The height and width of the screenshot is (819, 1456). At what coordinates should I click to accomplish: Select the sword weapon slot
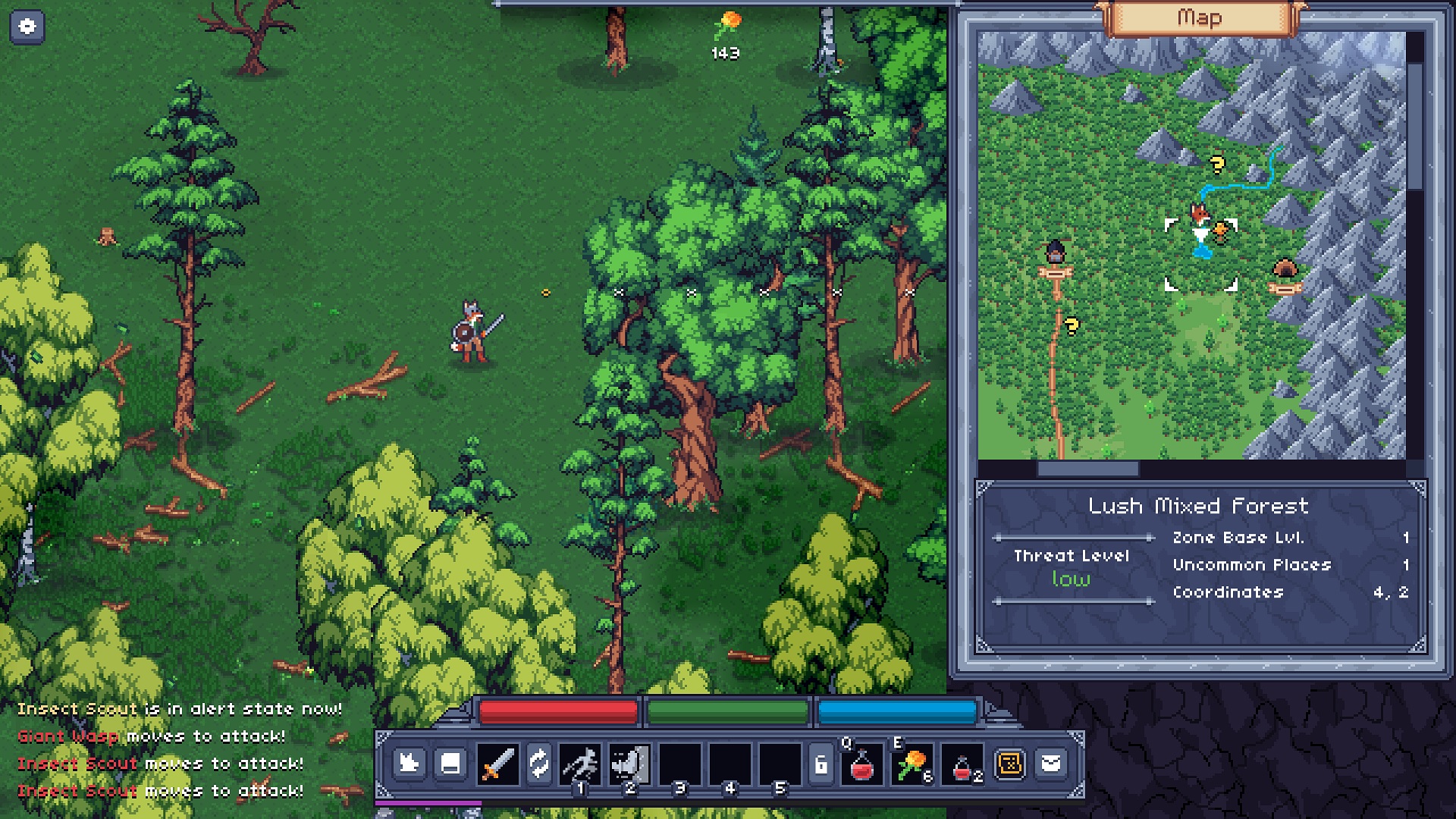tap(497, 764)
